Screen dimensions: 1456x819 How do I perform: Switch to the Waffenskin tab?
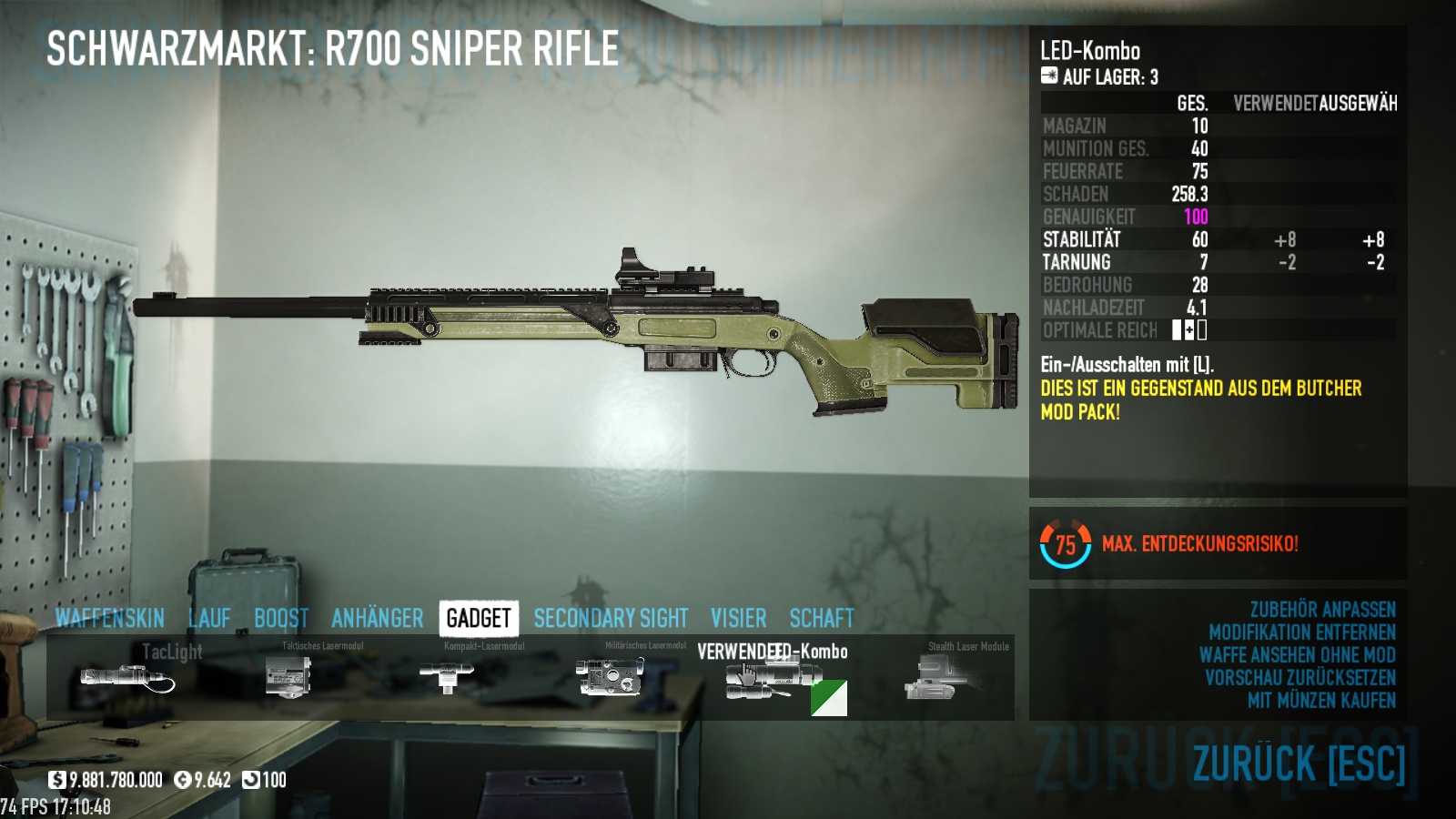109,619
